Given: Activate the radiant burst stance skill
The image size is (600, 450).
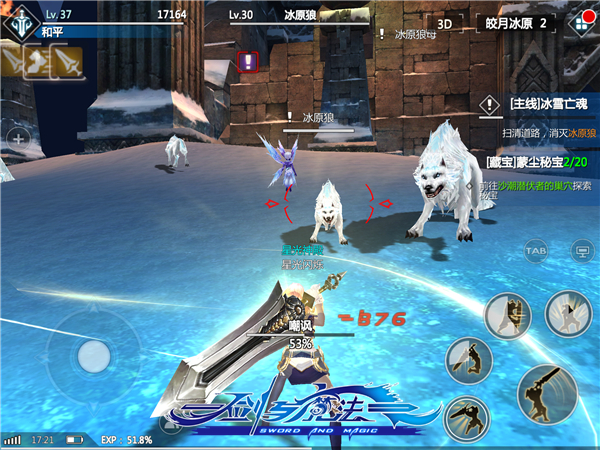Looking at the screenshot, I should point(570,316).
